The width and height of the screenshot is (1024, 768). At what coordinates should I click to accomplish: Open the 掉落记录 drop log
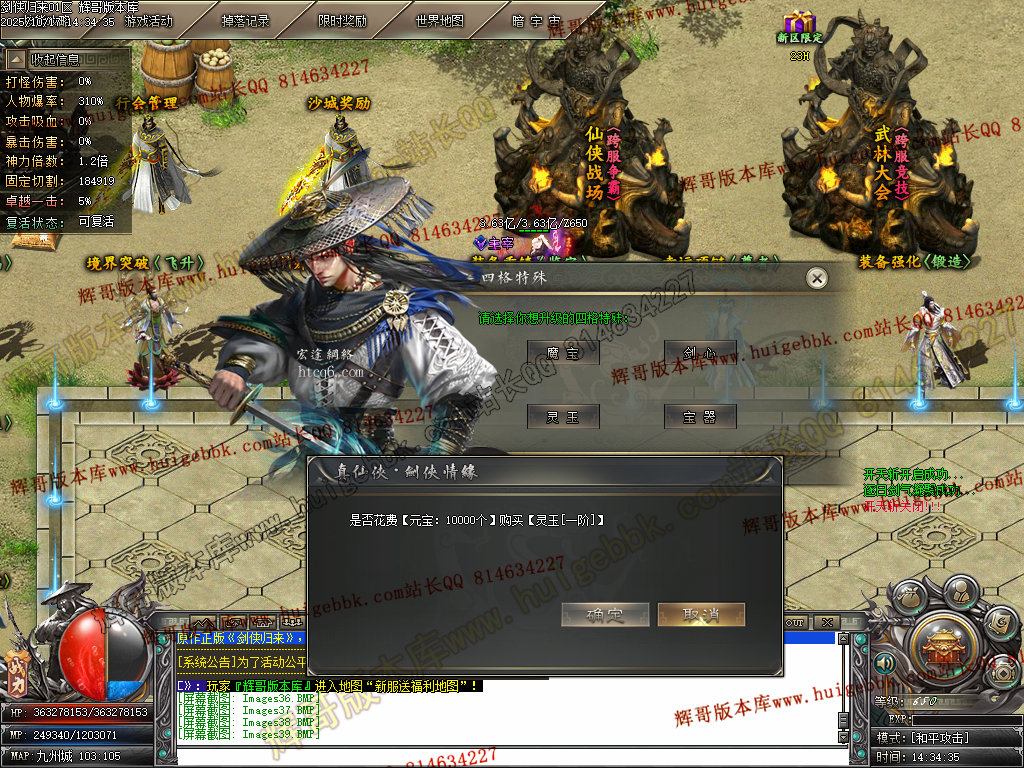tap(245, 20)
